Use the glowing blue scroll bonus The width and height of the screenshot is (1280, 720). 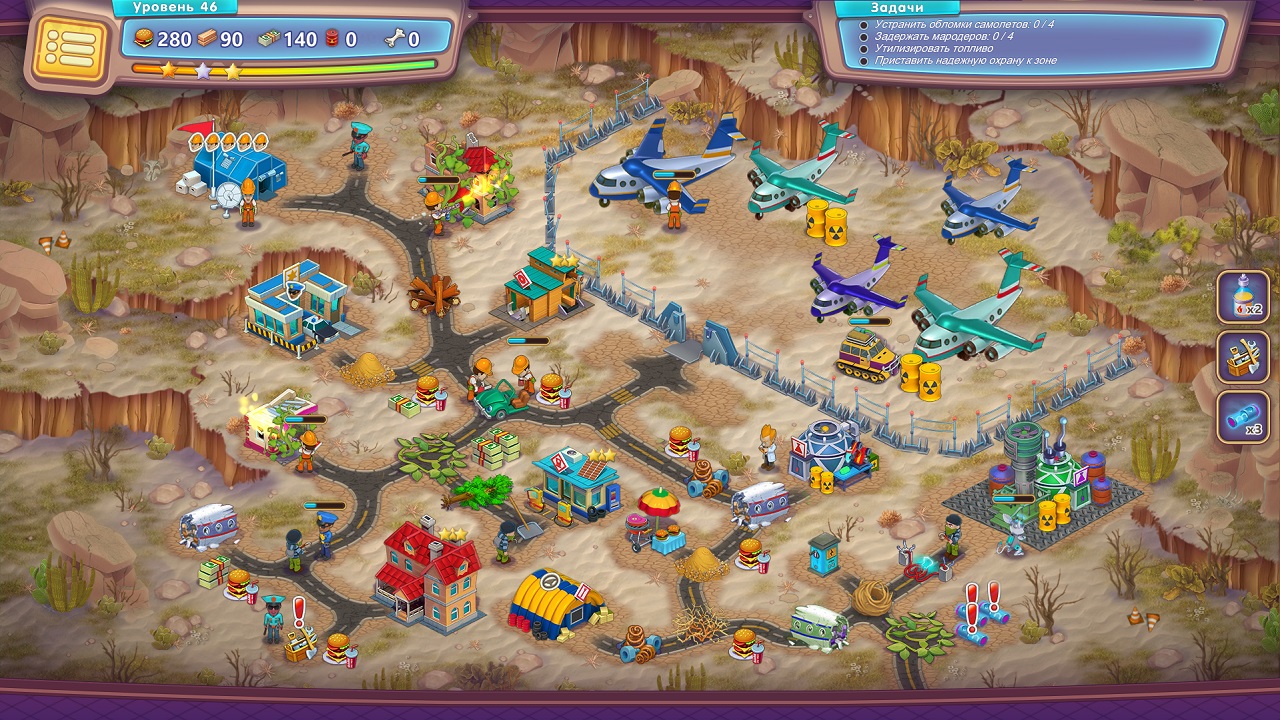(x=1243, y=417)
